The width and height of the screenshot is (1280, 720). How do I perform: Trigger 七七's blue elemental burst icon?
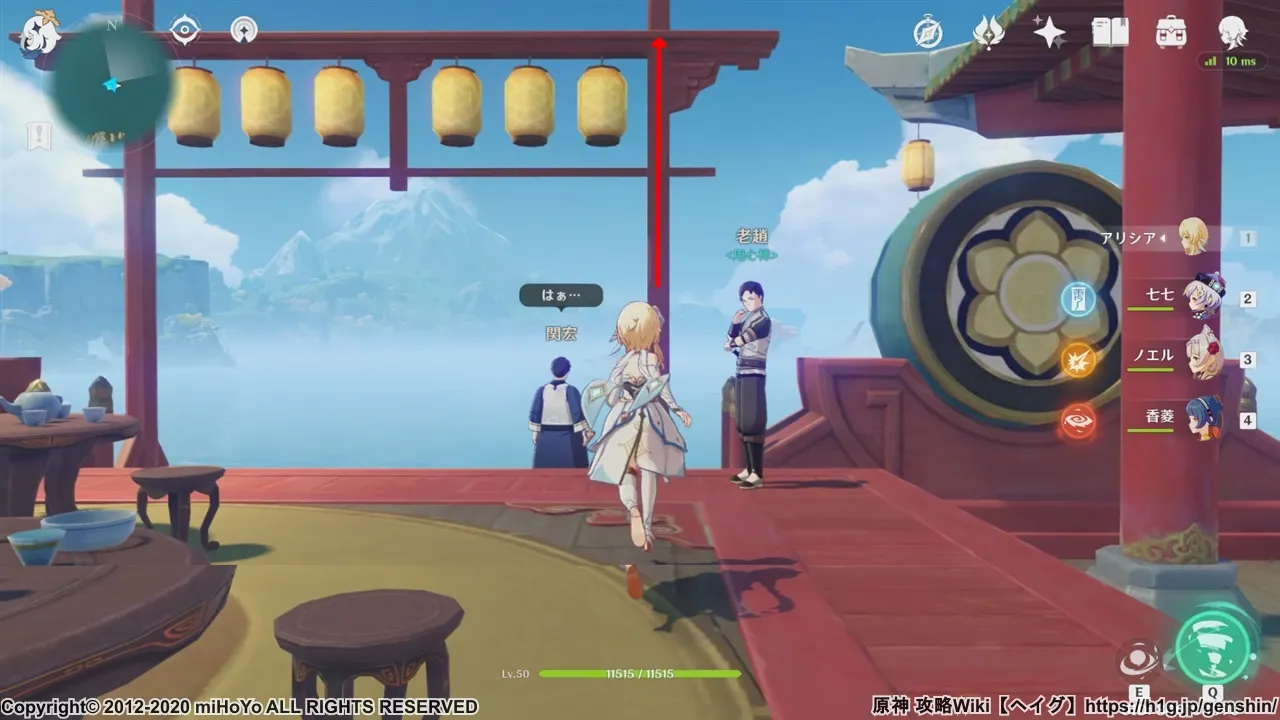(1078, 298)
